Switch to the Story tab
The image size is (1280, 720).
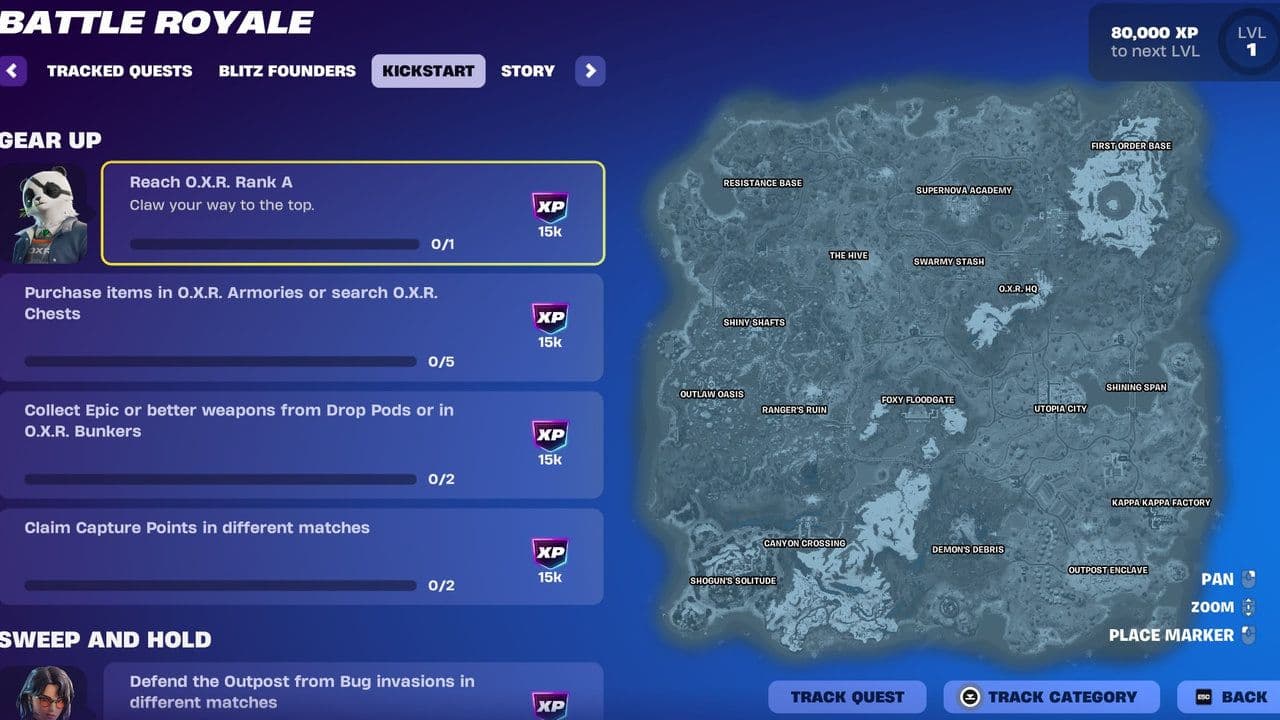pos(527,70)
